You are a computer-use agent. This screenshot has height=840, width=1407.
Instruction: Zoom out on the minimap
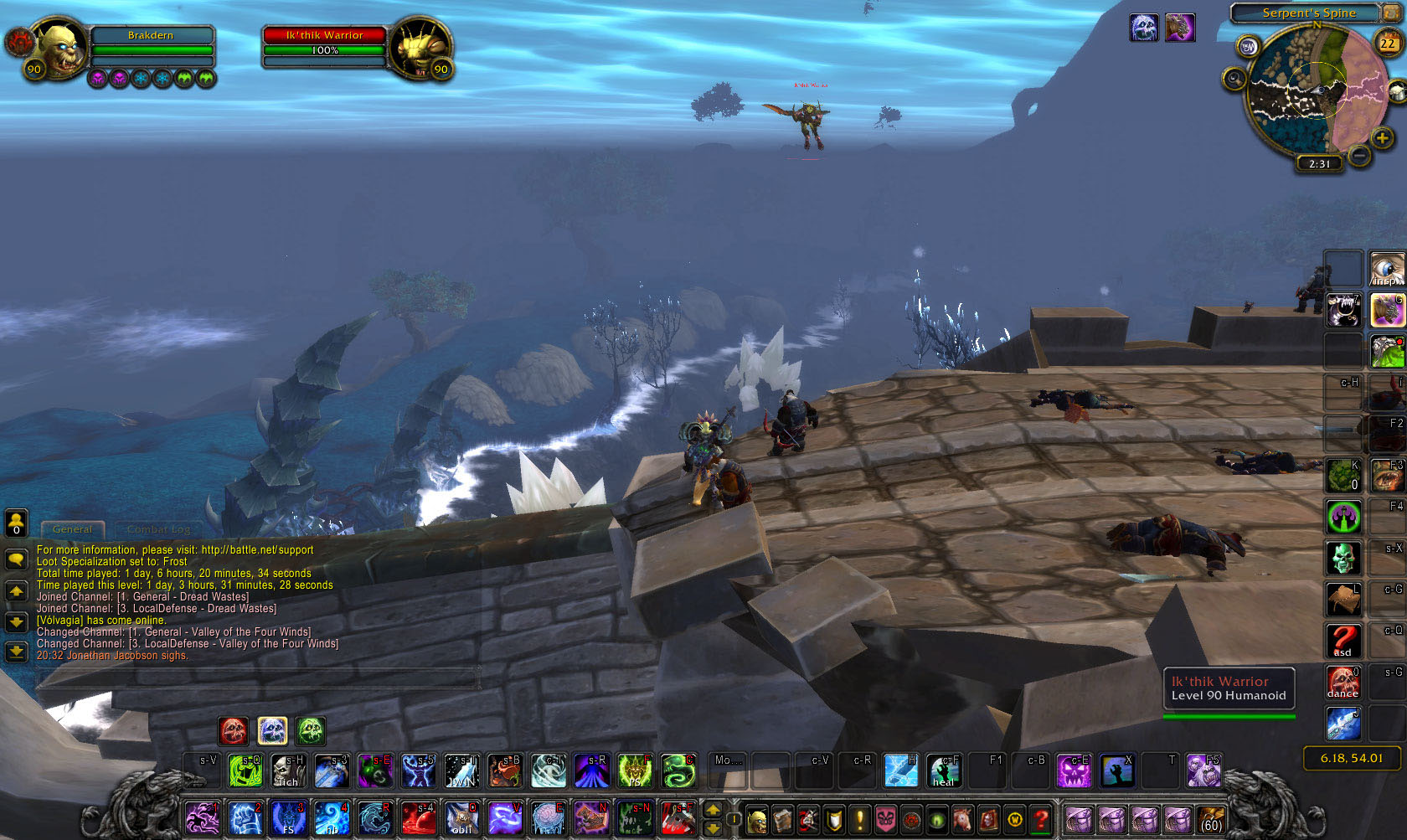coord(1360,155)
